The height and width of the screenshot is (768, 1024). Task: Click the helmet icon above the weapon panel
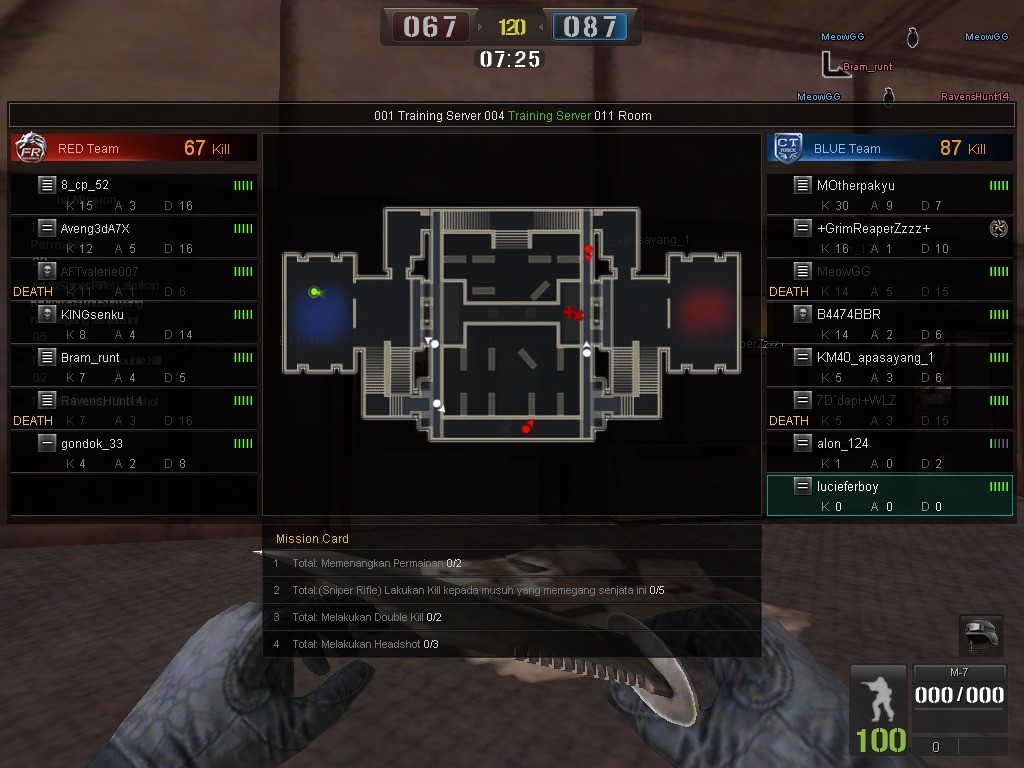[x=980, y=634]
